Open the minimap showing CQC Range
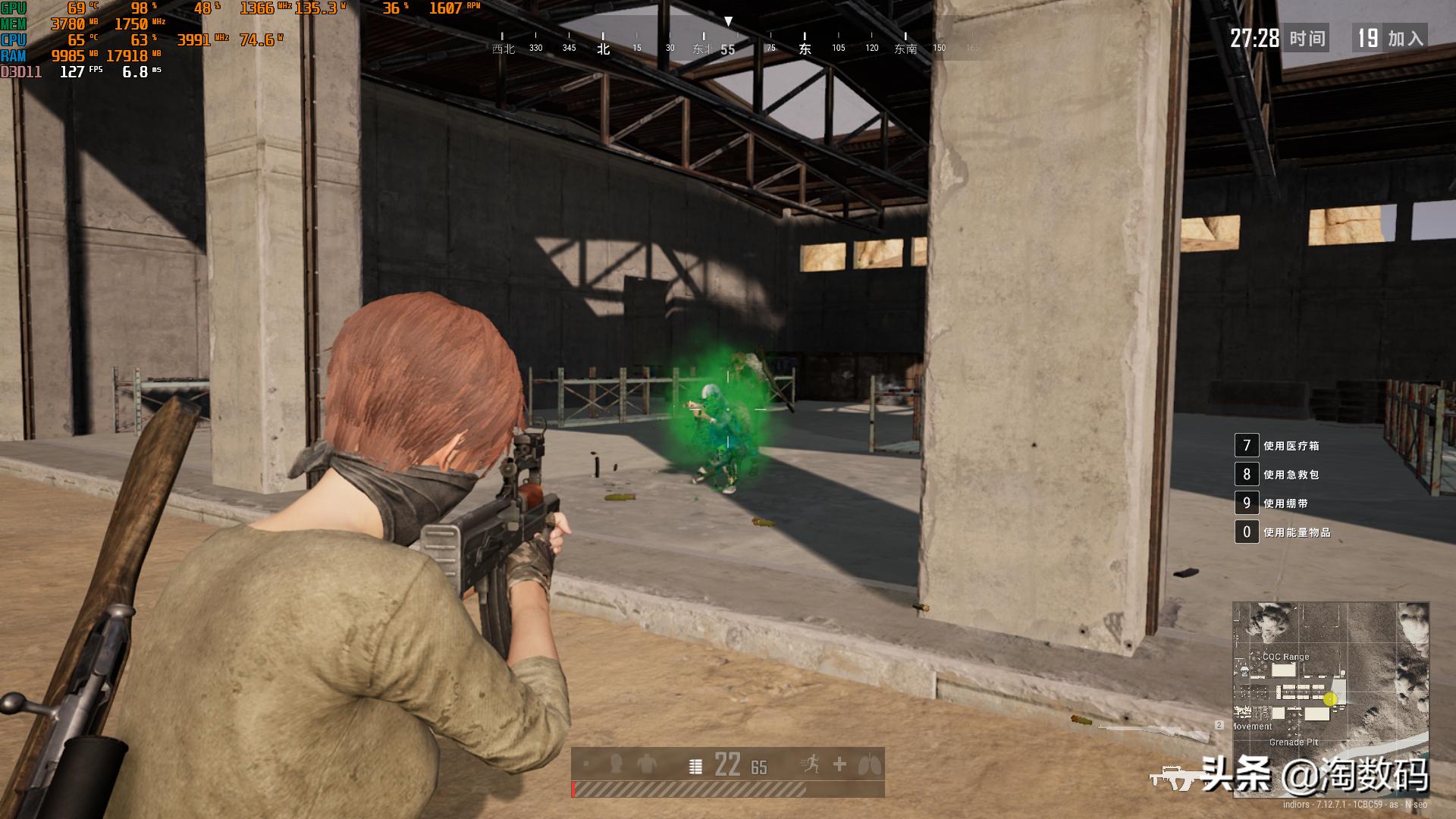 (1331, 699)
